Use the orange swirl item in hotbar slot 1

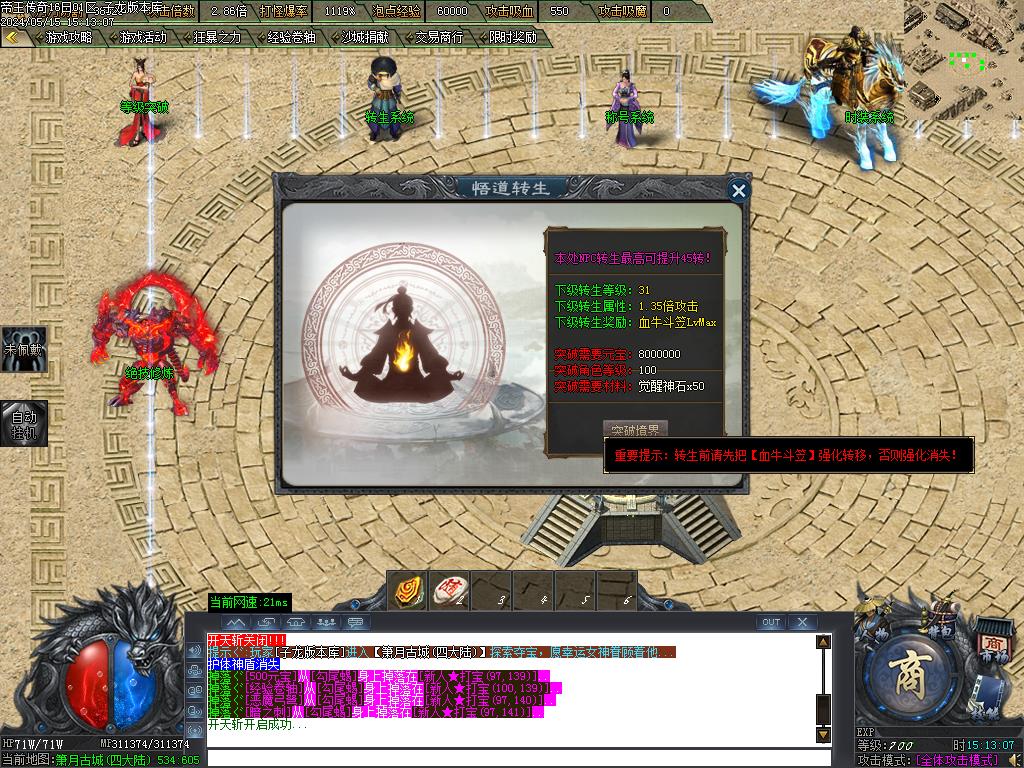click(x=407, y=590)
